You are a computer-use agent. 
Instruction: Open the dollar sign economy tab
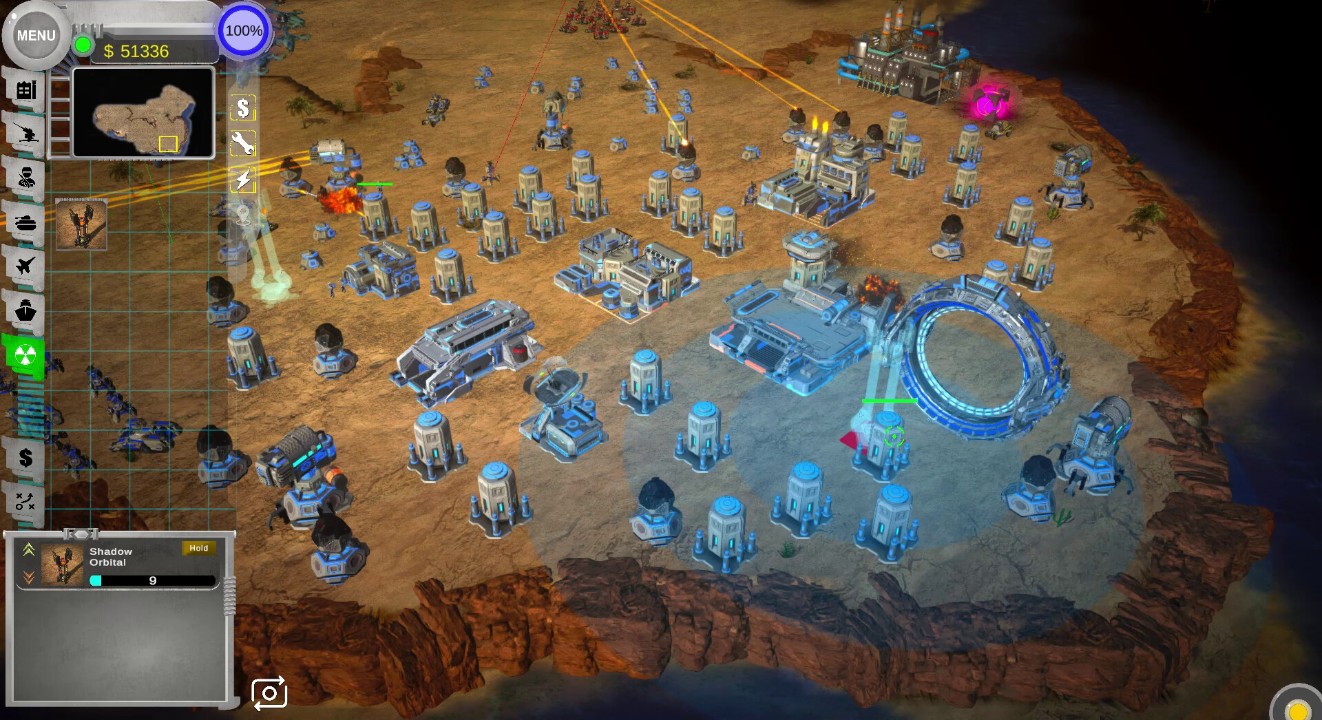[25, 458]
